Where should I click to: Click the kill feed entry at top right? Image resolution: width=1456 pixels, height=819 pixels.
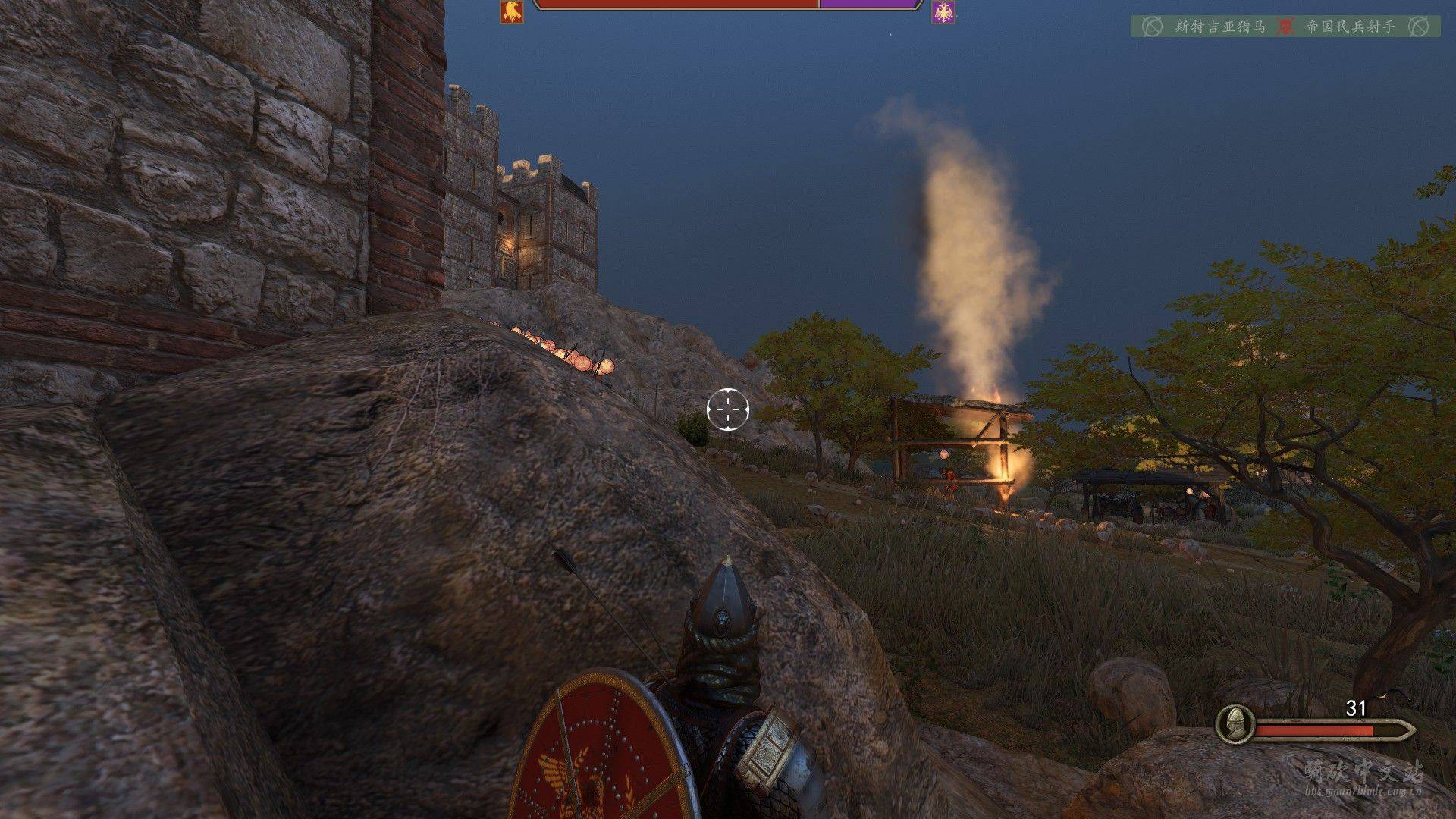(x=1285, y=27)
